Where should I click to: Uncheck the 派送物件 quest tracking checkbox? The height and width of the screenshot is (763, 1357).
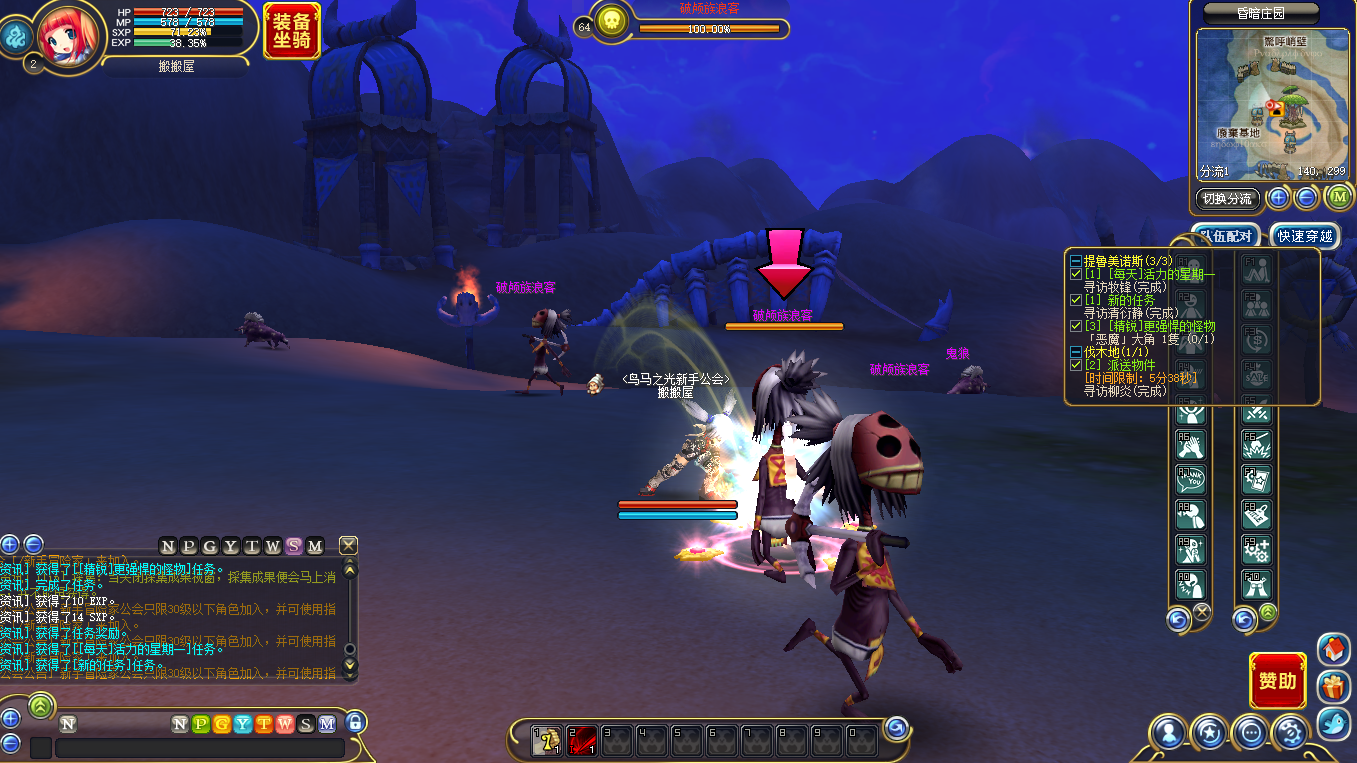[1076, 365]
